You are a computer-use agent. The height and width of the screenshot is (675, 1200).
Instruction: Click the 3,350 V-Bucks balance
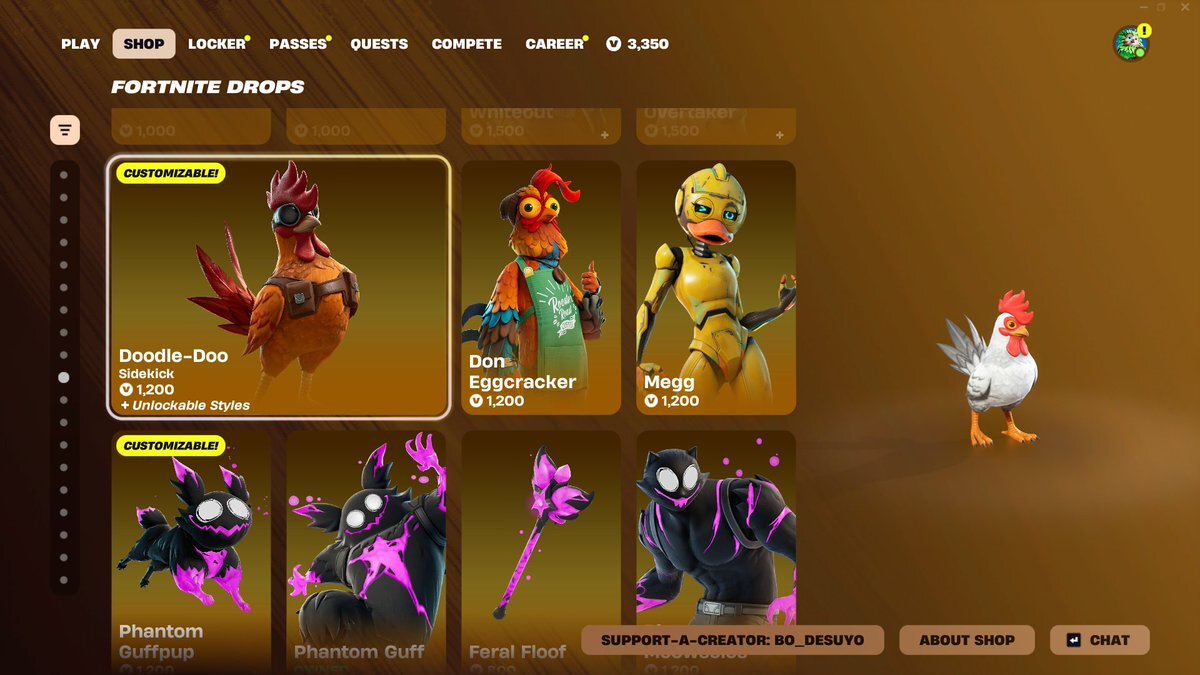(638, 44)
